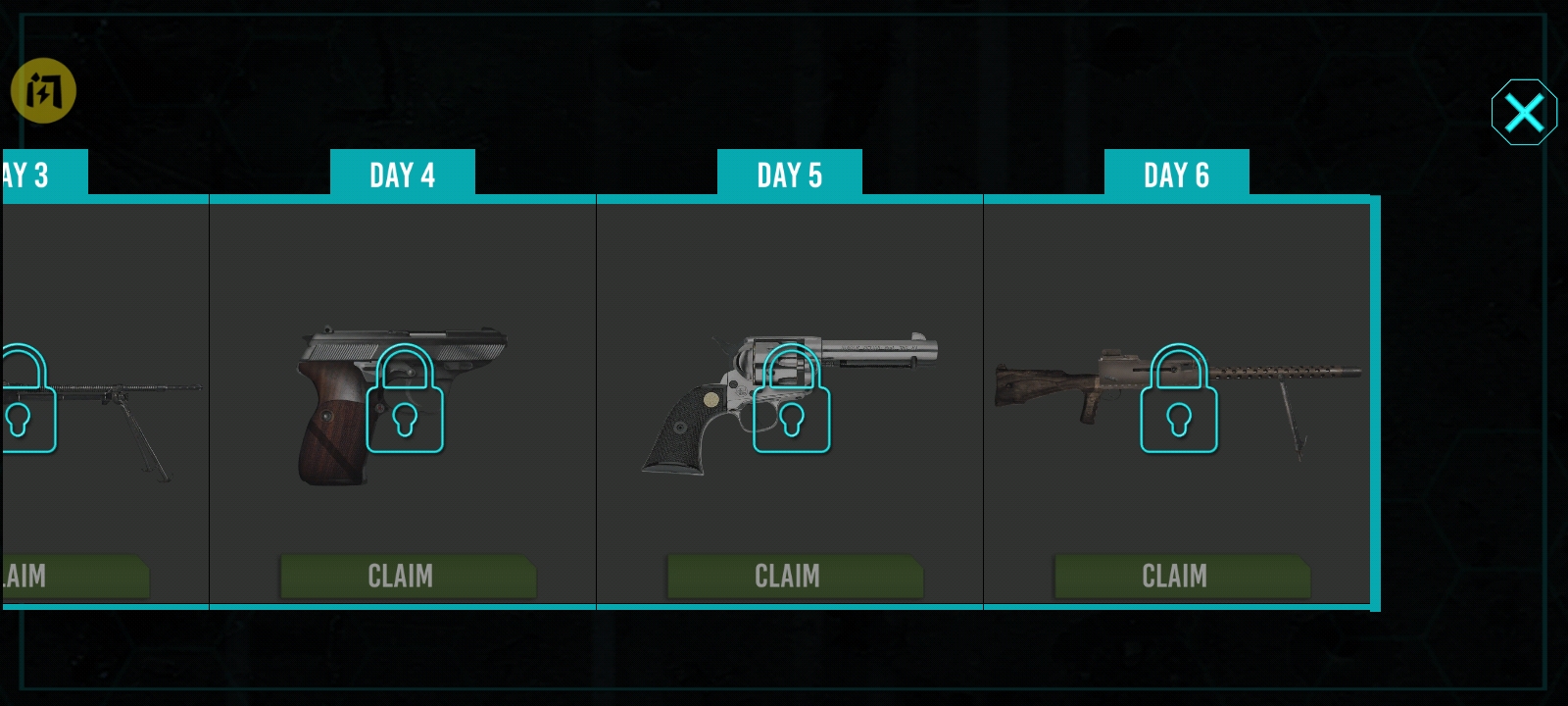The width and height of the screenshot is (1568, 706).
Task: Select the Day 4 header tab
Action: (402, 175)
